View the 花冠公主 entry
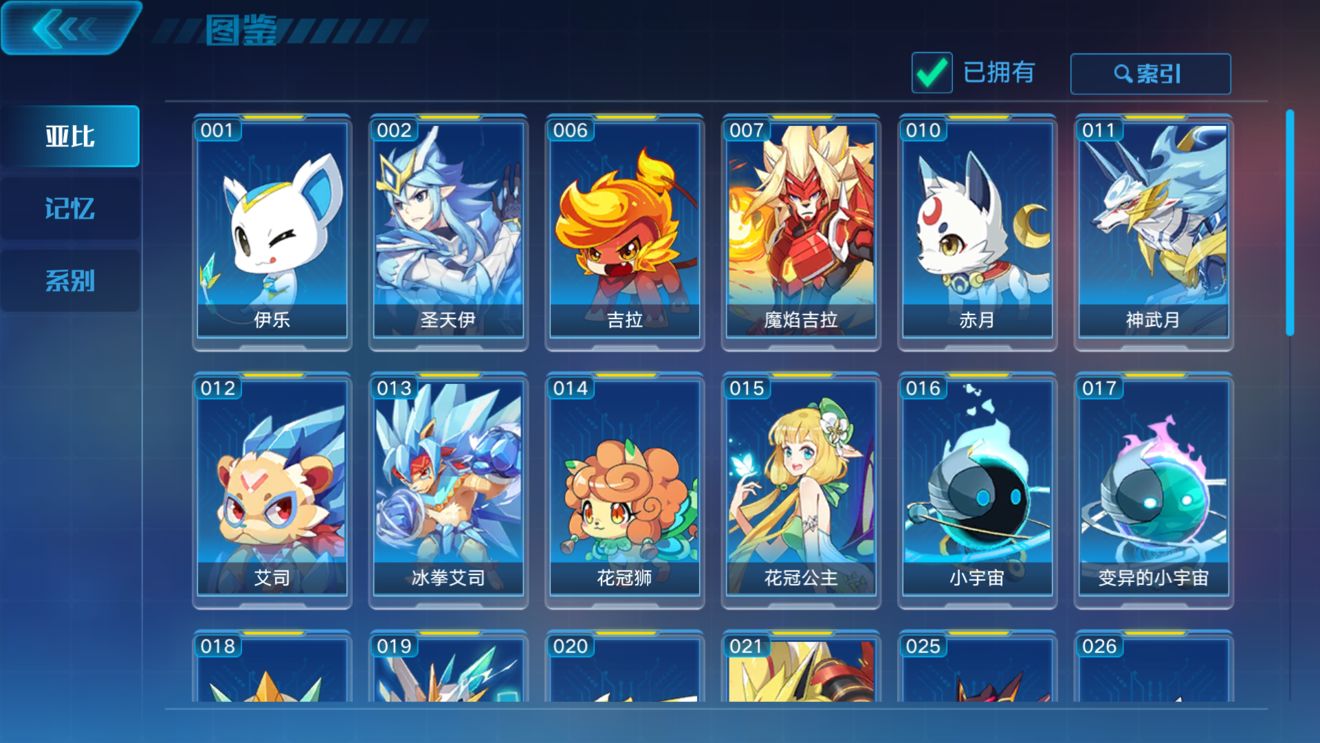 [x=800, y=490]
